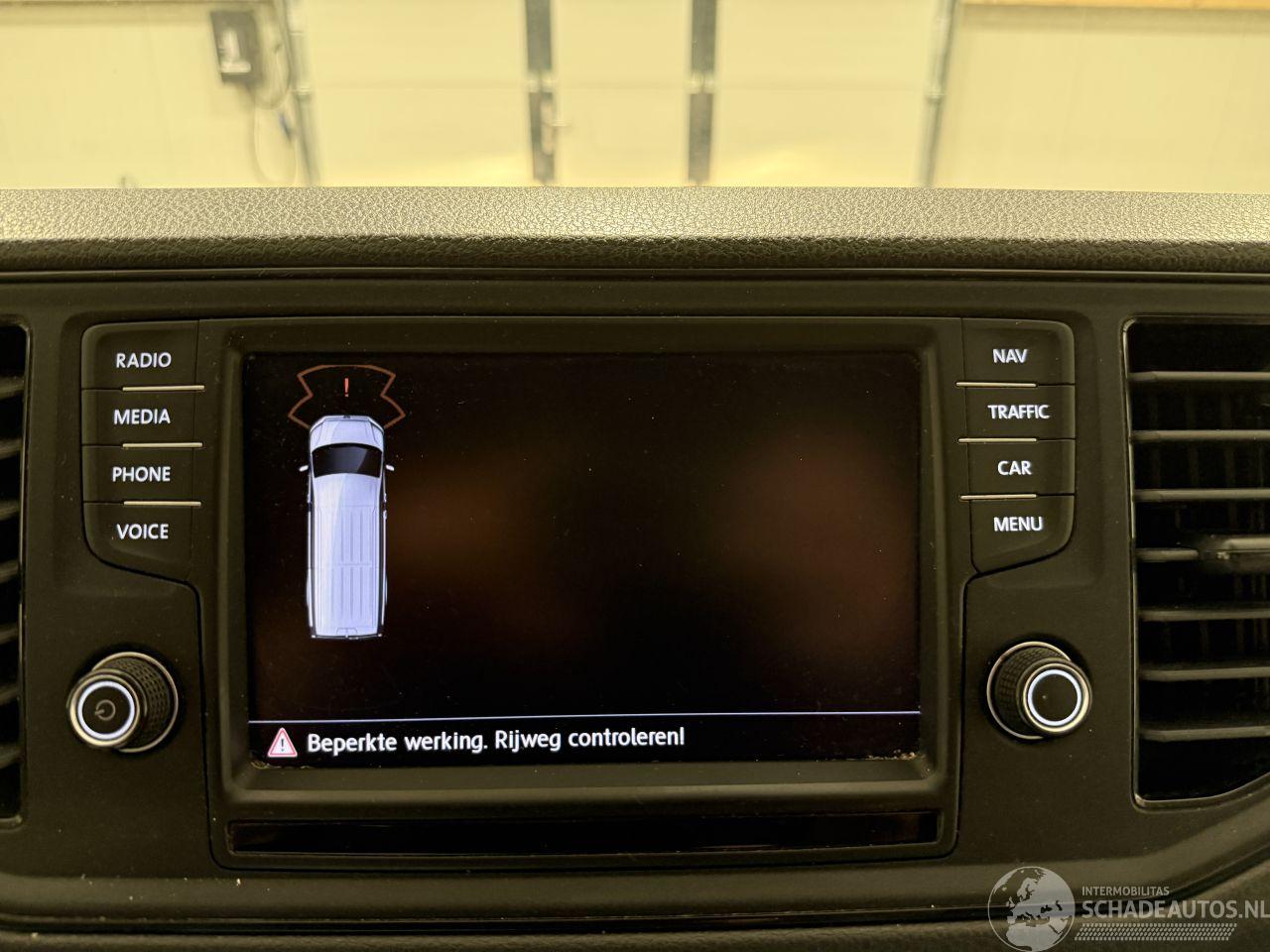Open the CAR settings

tap(1014, 468)
